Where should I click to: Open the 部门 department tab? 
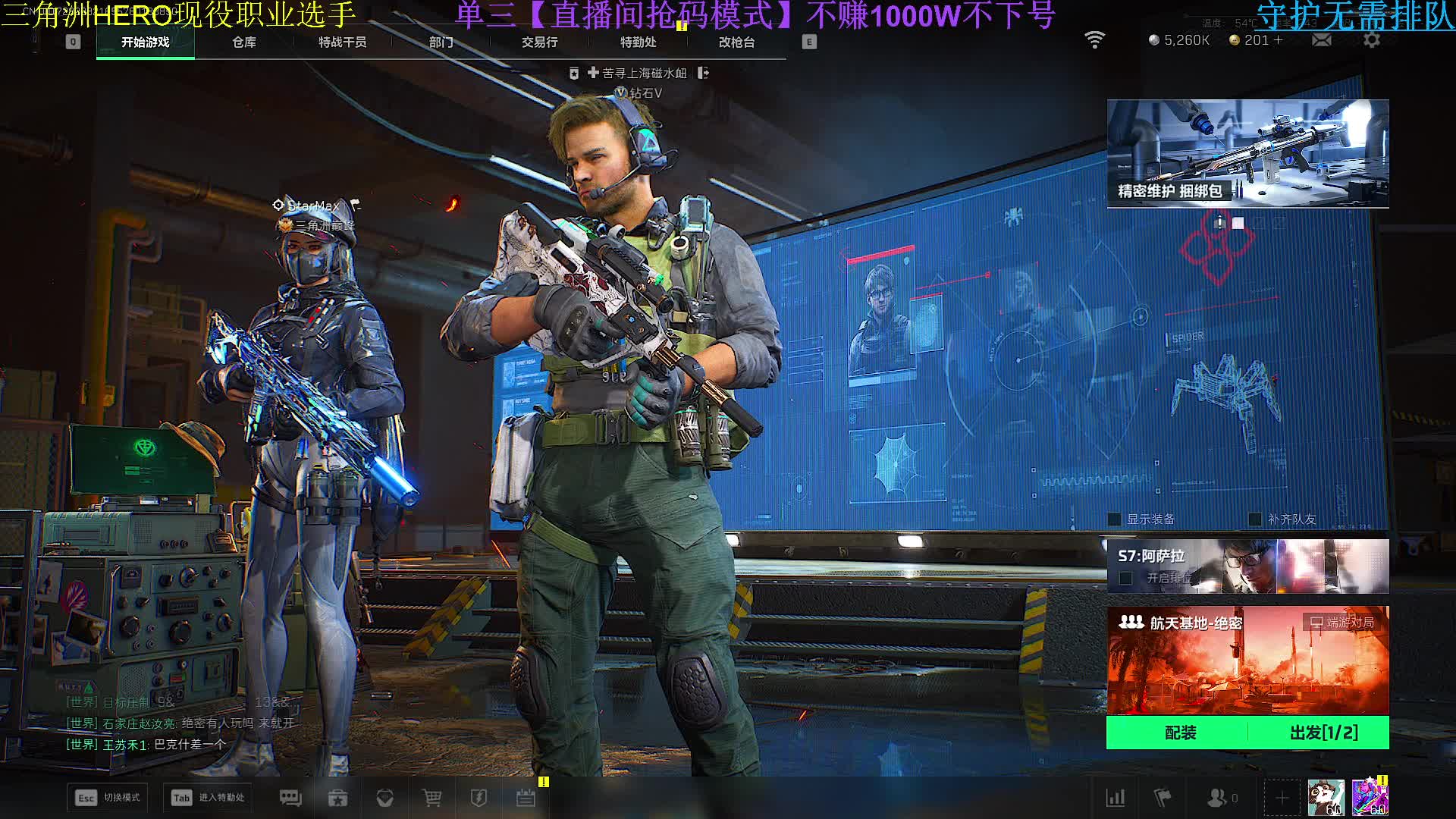pos(441,42)
